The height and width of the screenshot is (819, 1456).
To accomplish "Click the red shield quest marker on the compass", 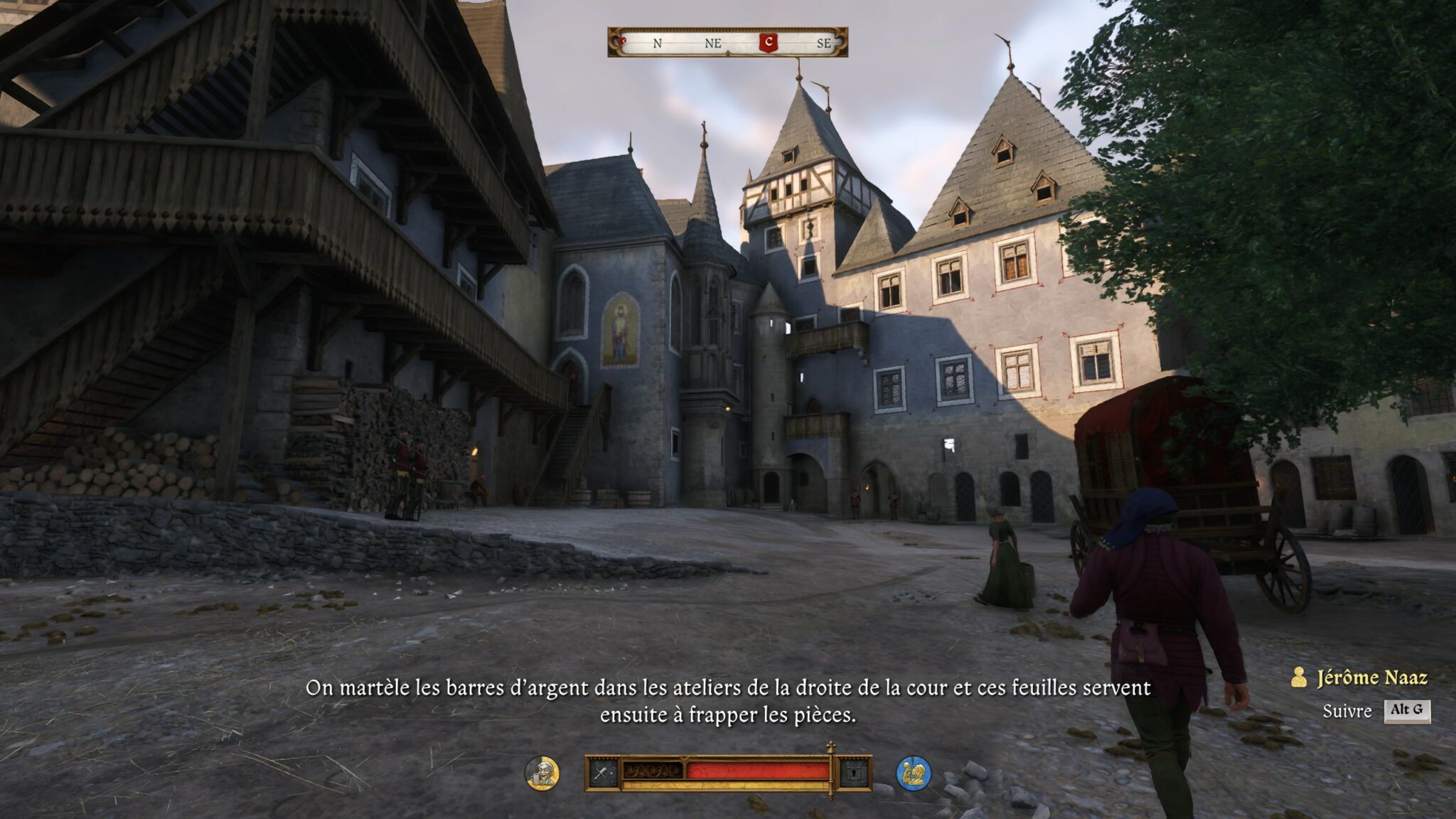I will pyautogui.click(x=768, y=43).
